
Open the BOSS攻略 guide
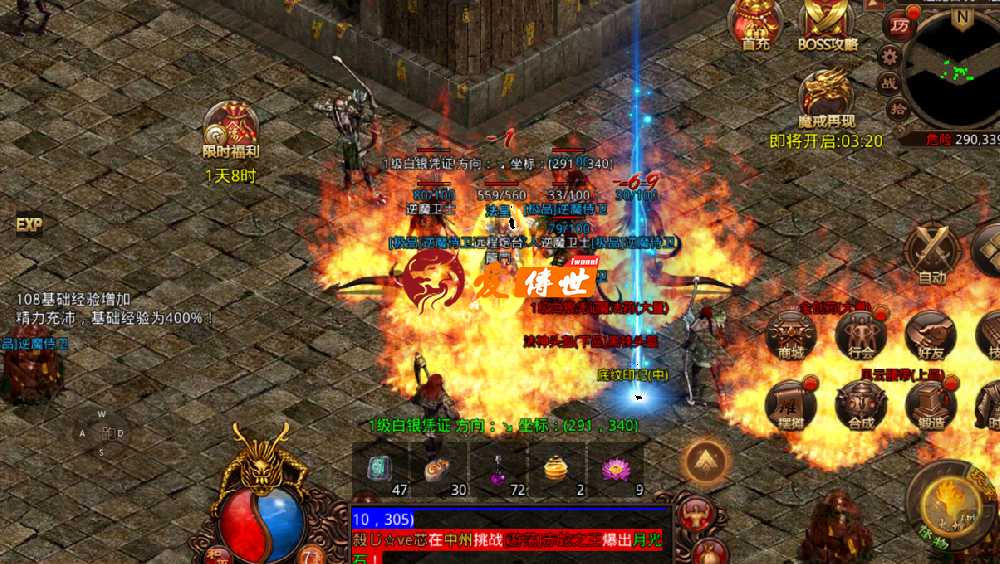click(x=828, y=24)
